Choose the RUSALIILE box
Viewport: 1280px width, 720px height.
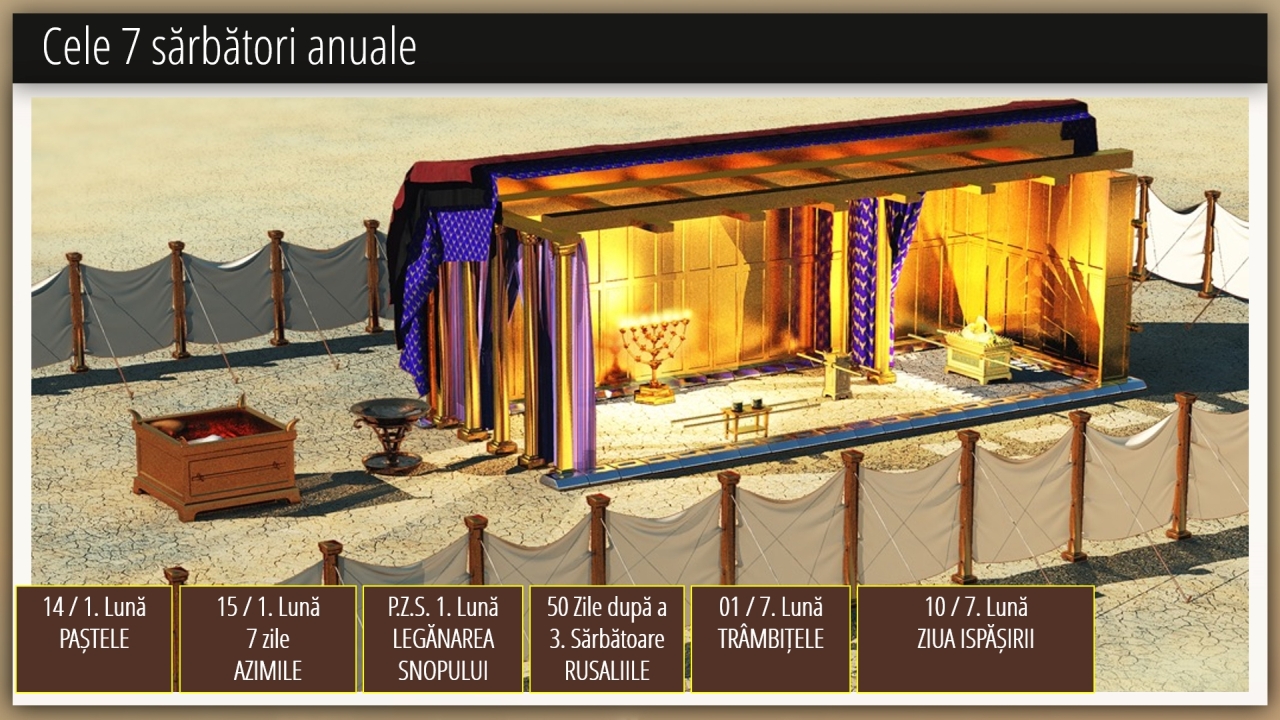pos(607,638)
